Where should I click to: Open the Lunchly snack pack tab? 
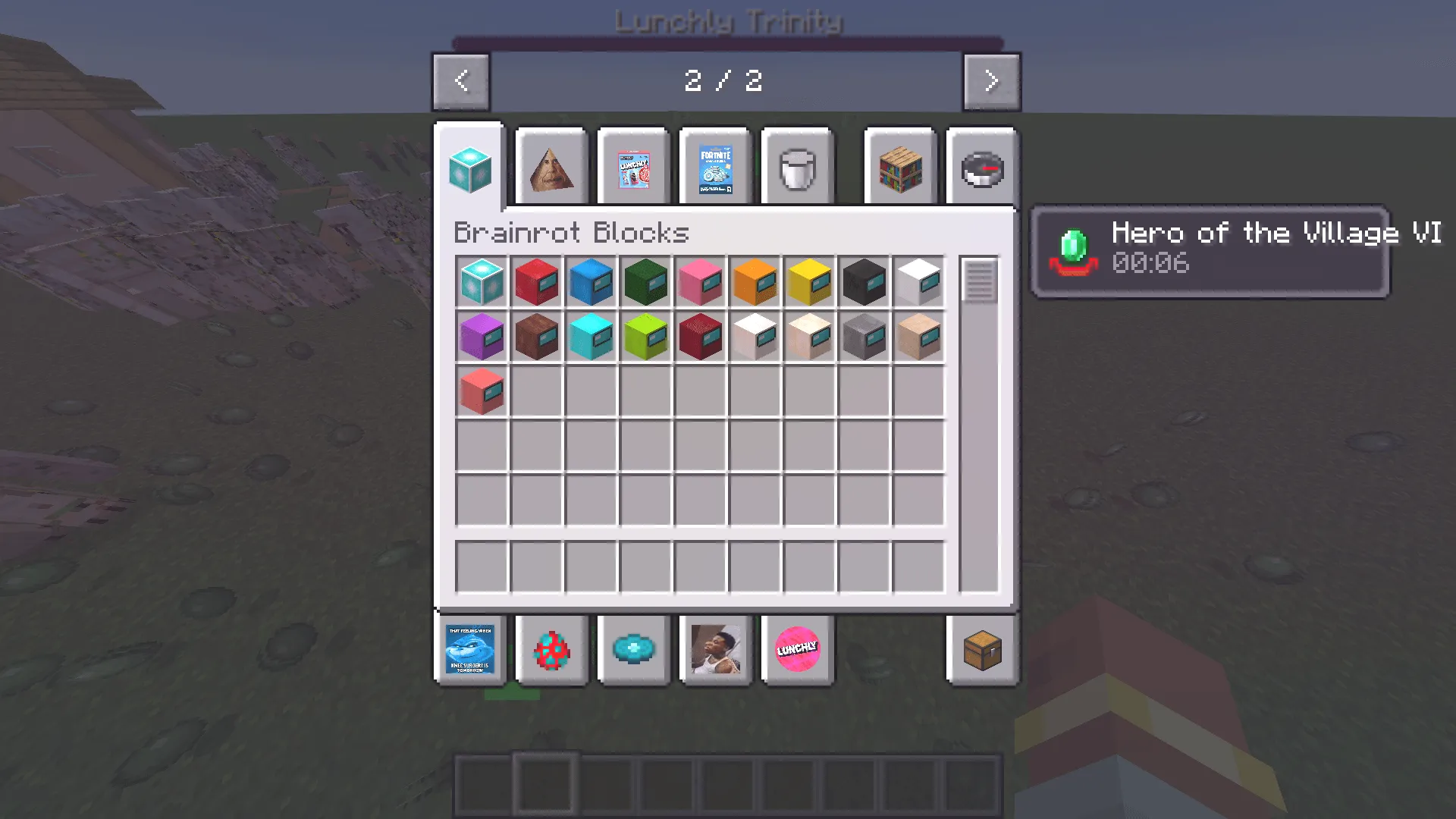coord(633,167)
